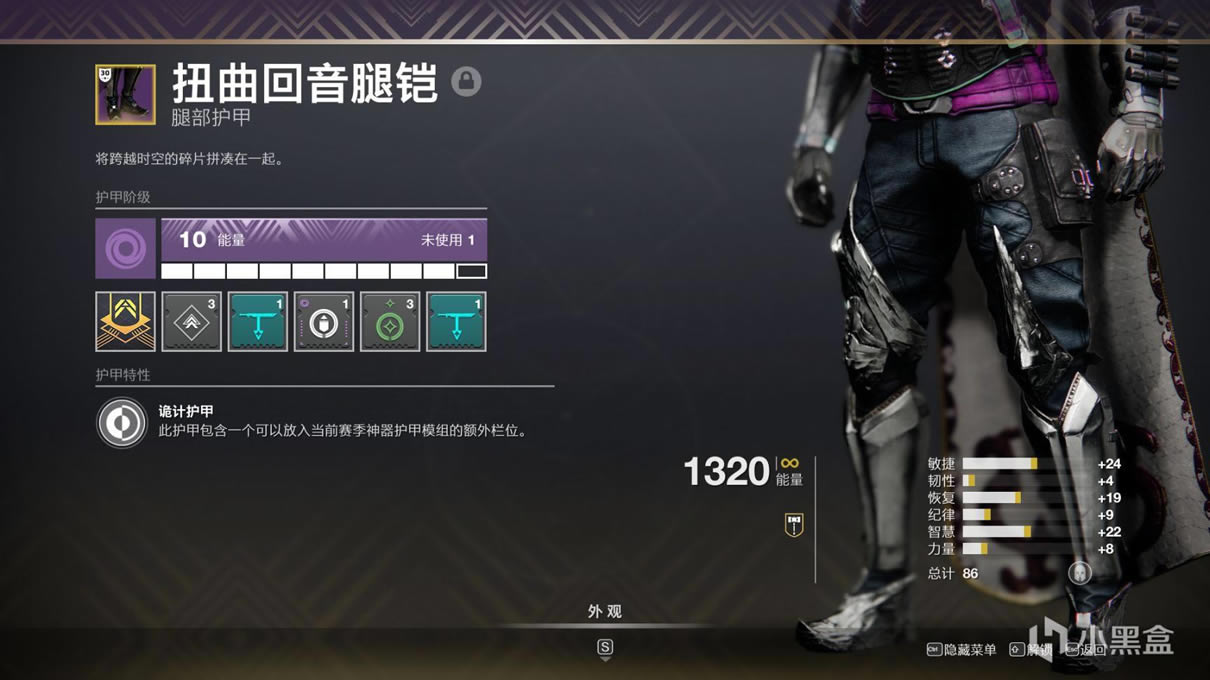Click the 诡计护甲 armor trait icon
The image size is (1210, 680).
122,422
